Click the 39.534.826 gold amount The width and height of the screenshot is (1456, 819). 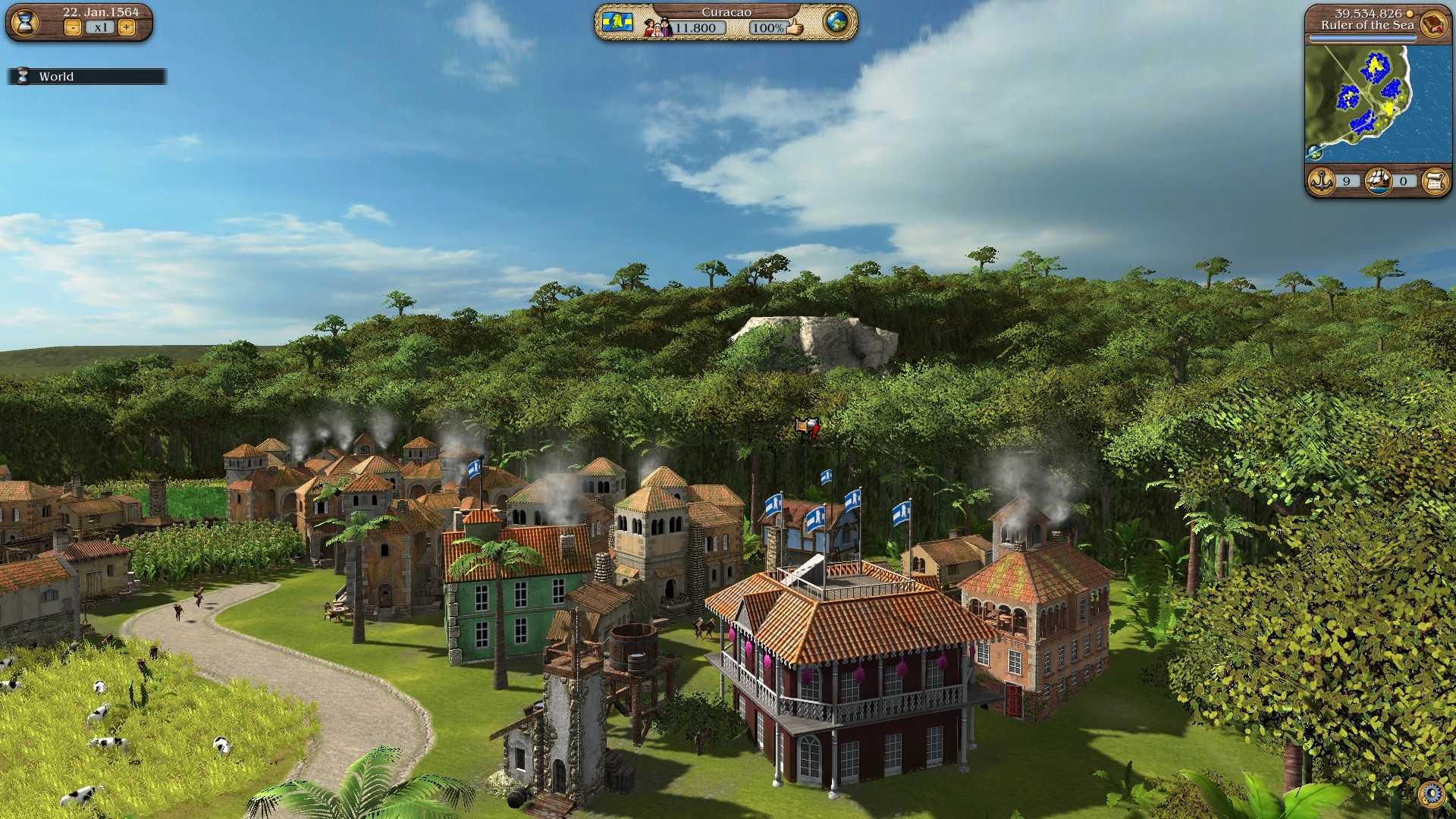click(x=1367, y=11)
